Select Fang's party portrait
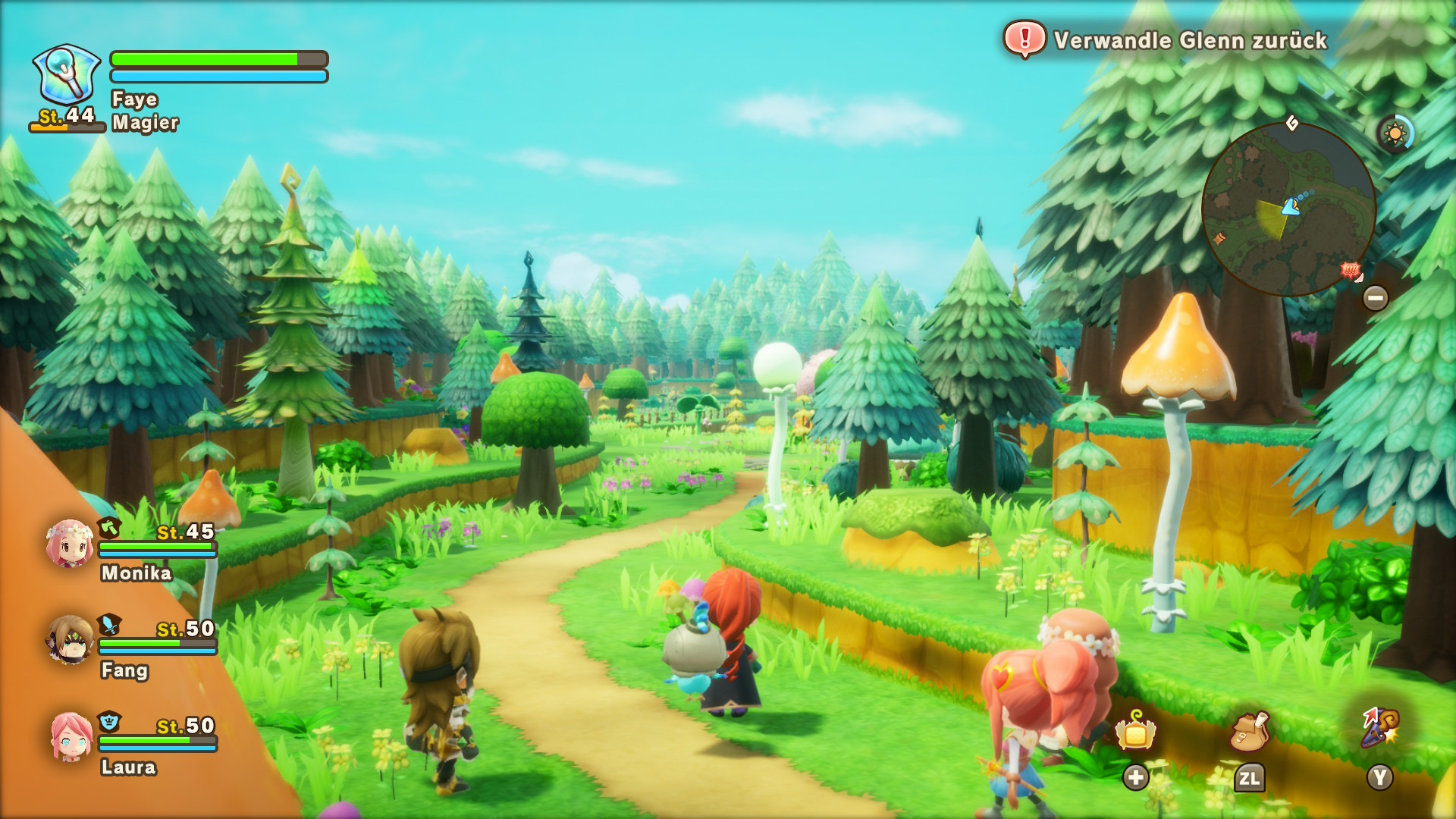This screenshot has height=819, width=1456. [x=69, y=640]
